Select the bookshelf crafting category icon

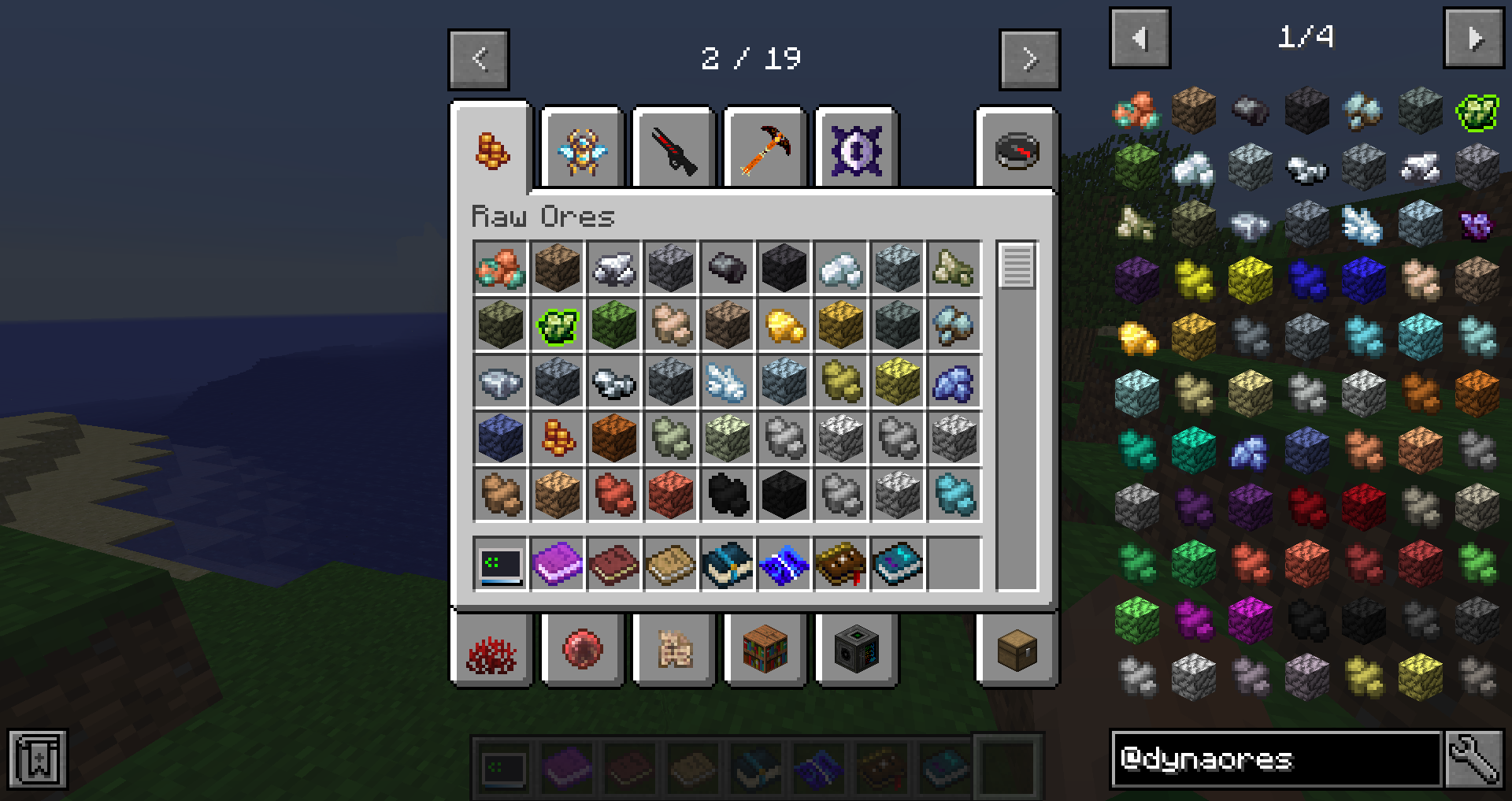pos(765,651)
